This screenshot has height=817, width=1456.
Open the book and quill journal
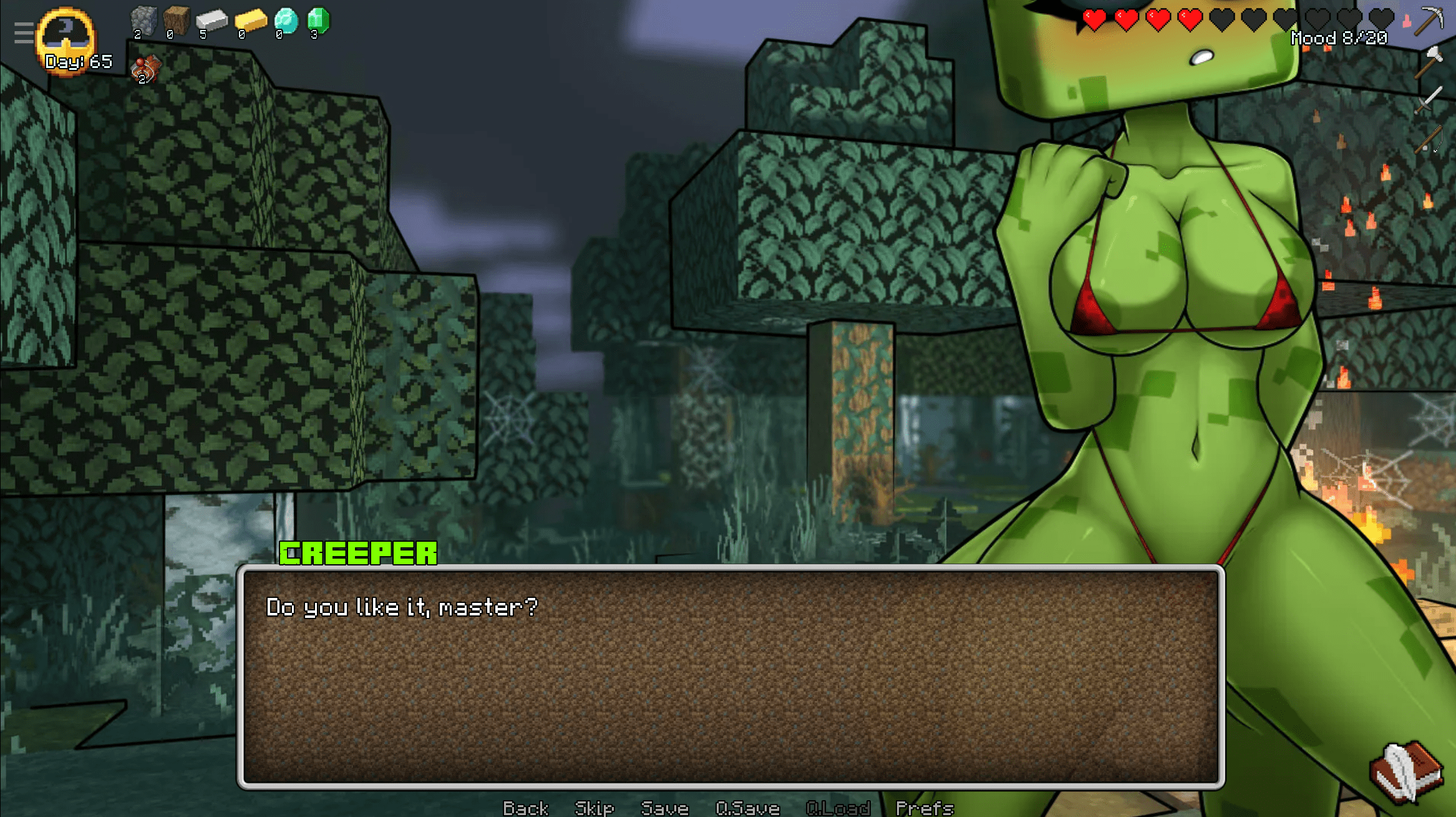pos(1406,771)
